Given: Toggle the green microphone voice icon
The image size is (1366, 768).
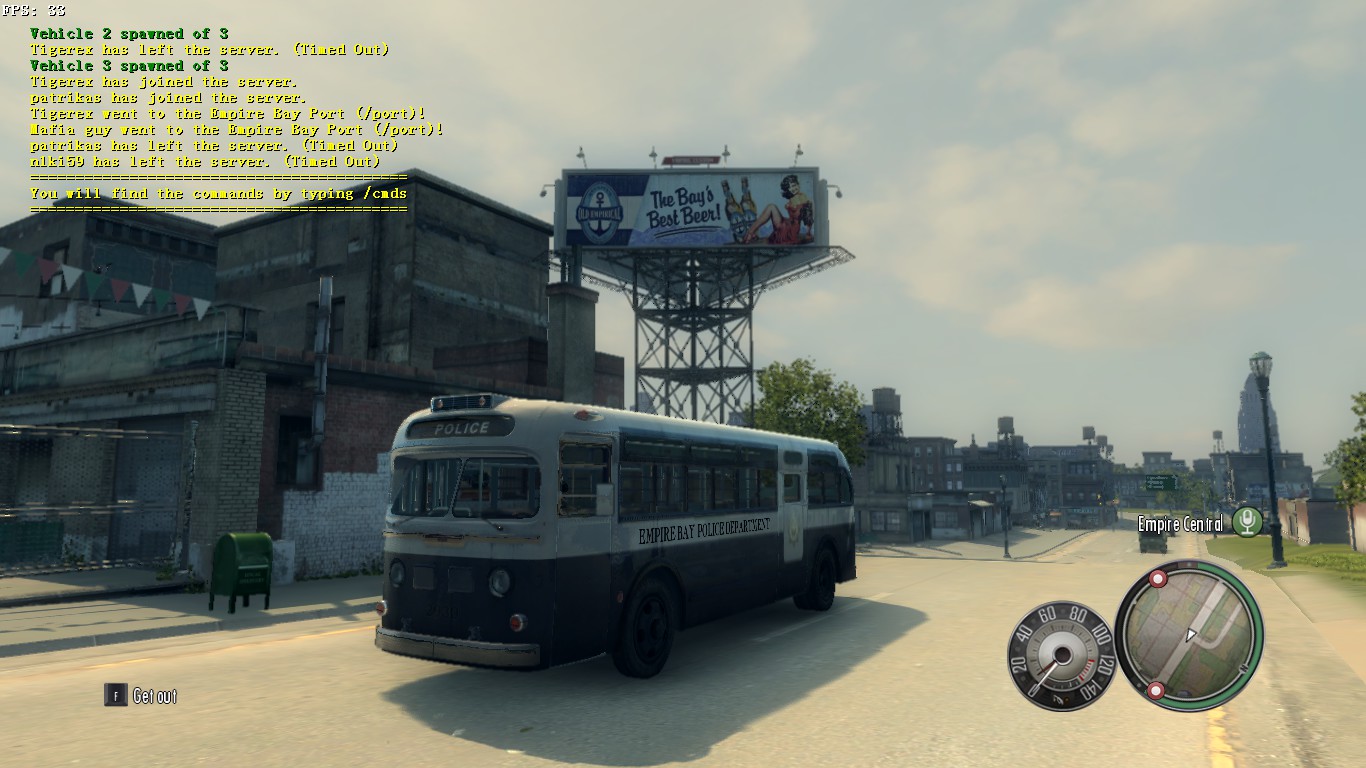Looking at the screenshot, I should pyautogui.click(x=1246, y=522).
